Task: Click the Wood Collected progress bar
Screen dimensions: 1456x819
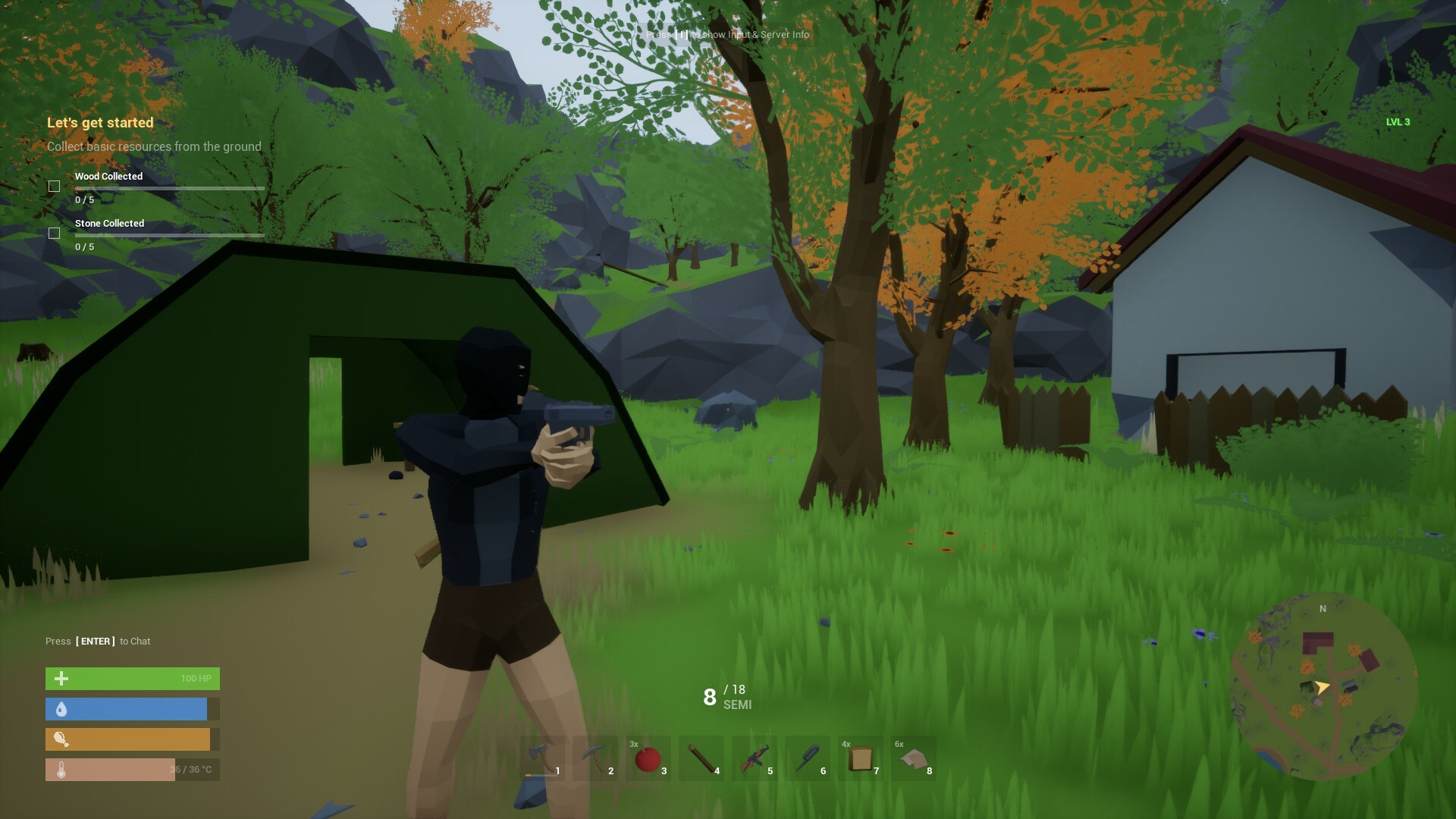Action: coord(169,187)
